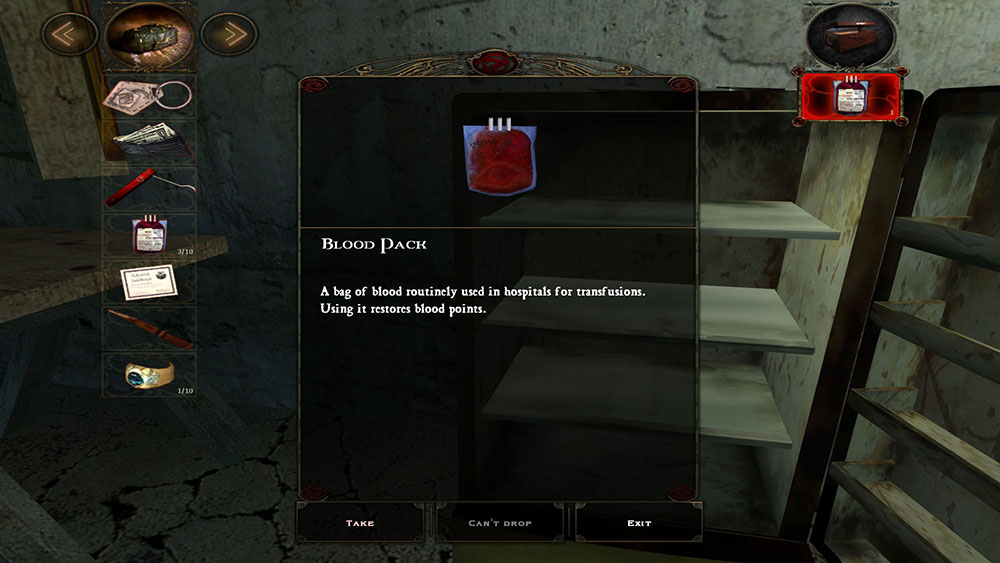The width and height of the screenshot is (1000, 563).
Task: Choose the wooden stake item slot
Action: coord(150,328)
